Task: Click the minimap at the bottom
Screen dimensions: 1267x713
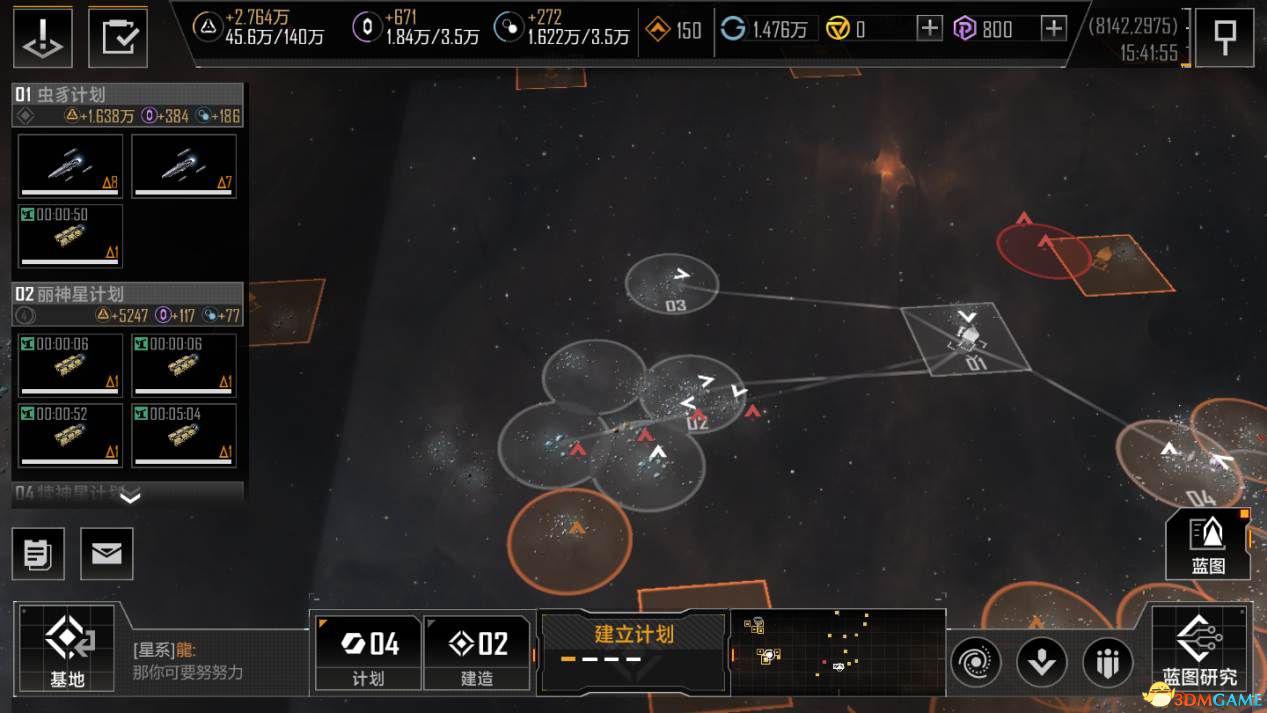Action: click(x=838, y=649)
